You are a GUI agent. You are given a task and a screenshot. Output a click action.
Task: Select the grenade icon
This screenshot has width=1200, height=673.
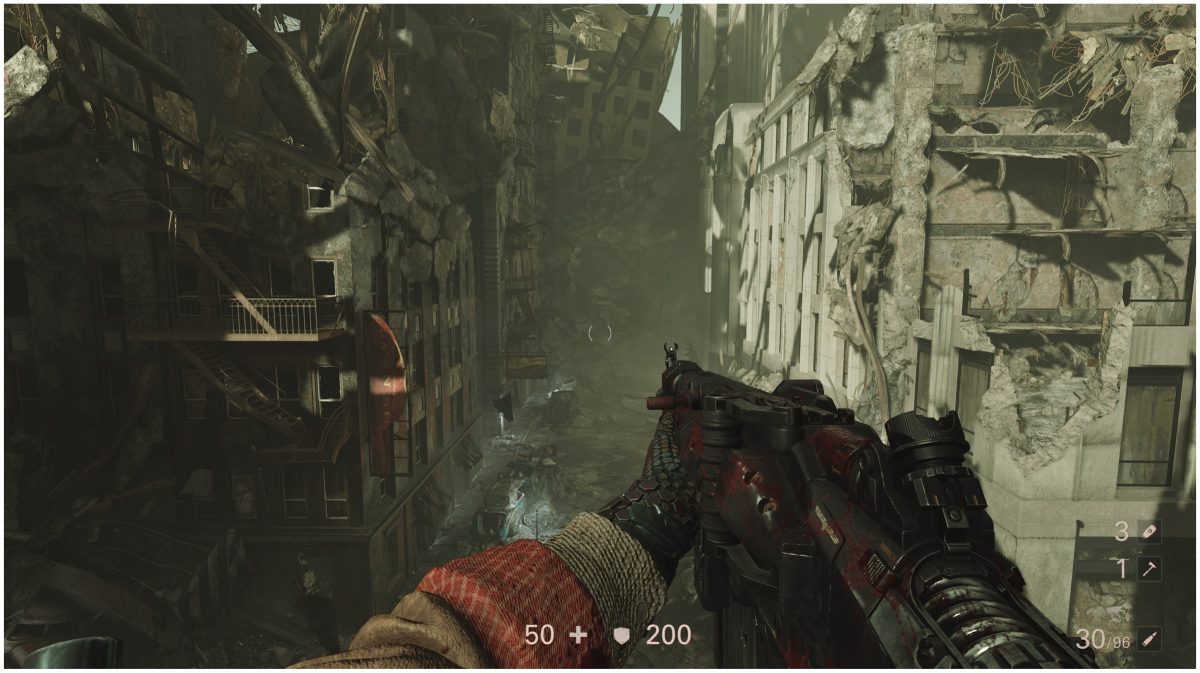(1150, 532)
